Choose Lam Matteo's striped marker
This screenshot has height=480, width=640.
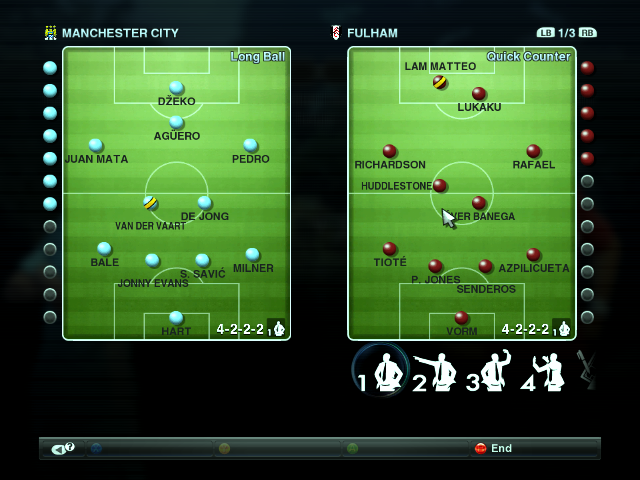pos(440,82)
